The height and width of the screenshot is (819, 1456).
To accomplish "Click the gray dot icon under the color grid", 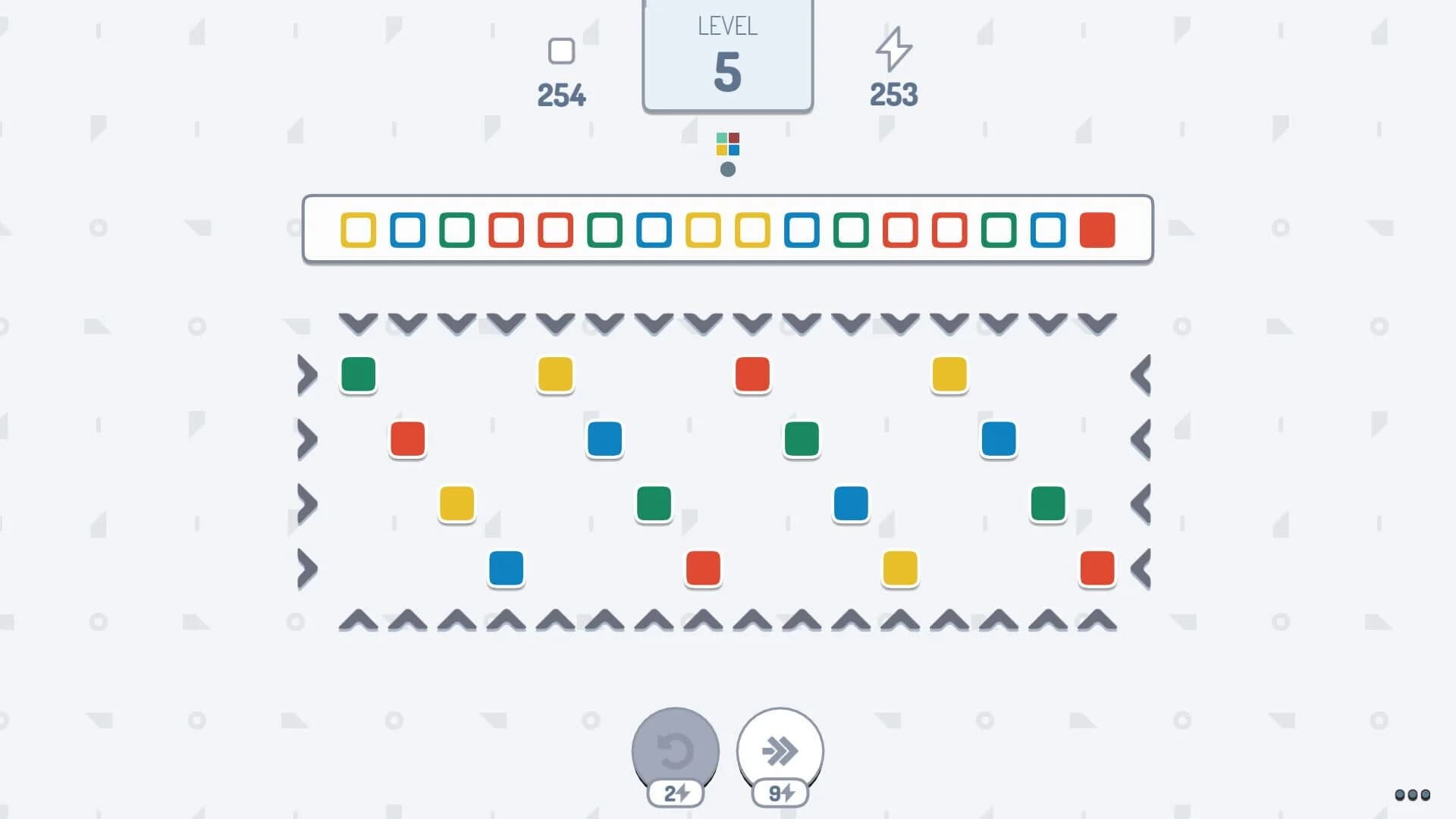I will tap(727, 171).
